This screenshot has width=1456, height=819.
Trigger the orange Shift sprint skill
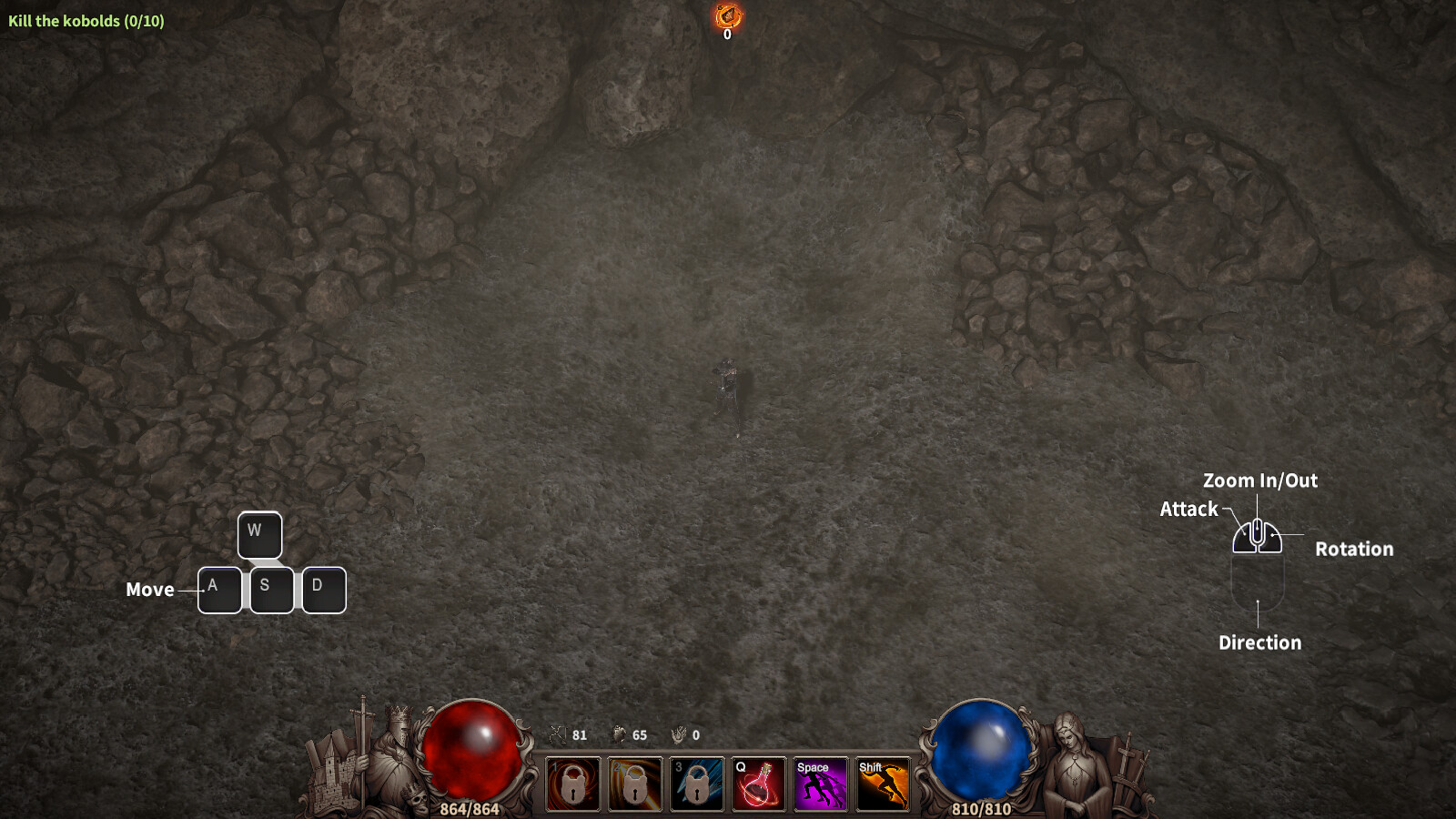click(882, 784)
